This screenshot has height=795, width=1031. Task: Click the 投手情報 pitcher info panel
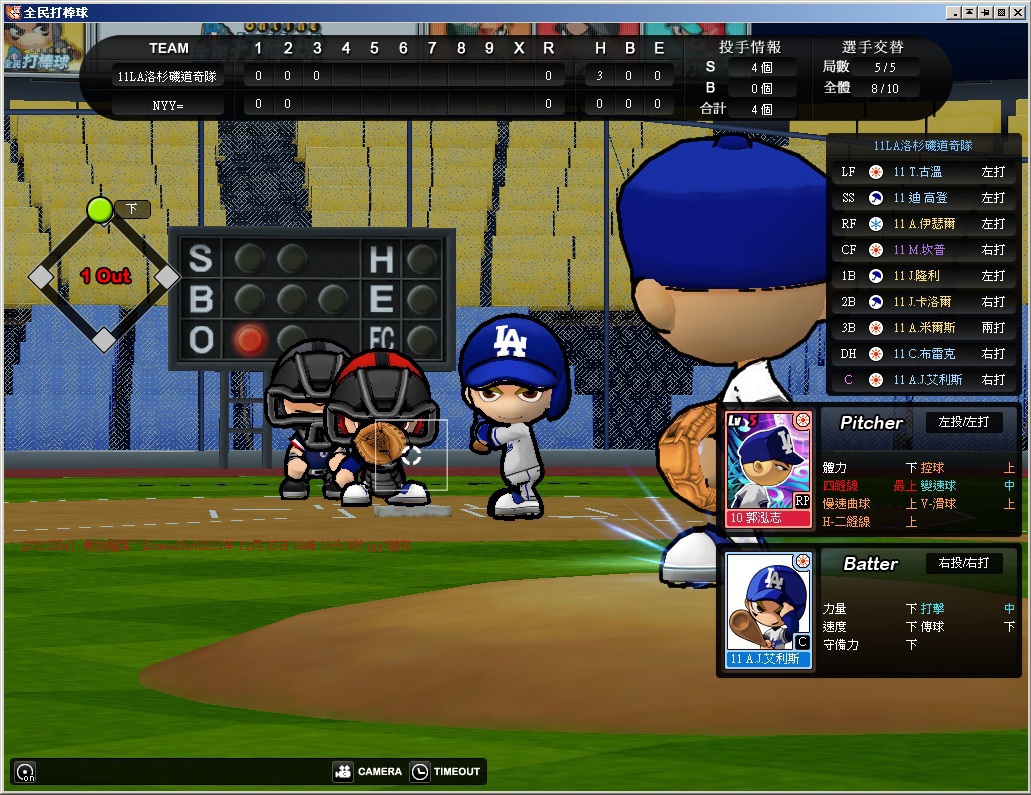[749, 47]
